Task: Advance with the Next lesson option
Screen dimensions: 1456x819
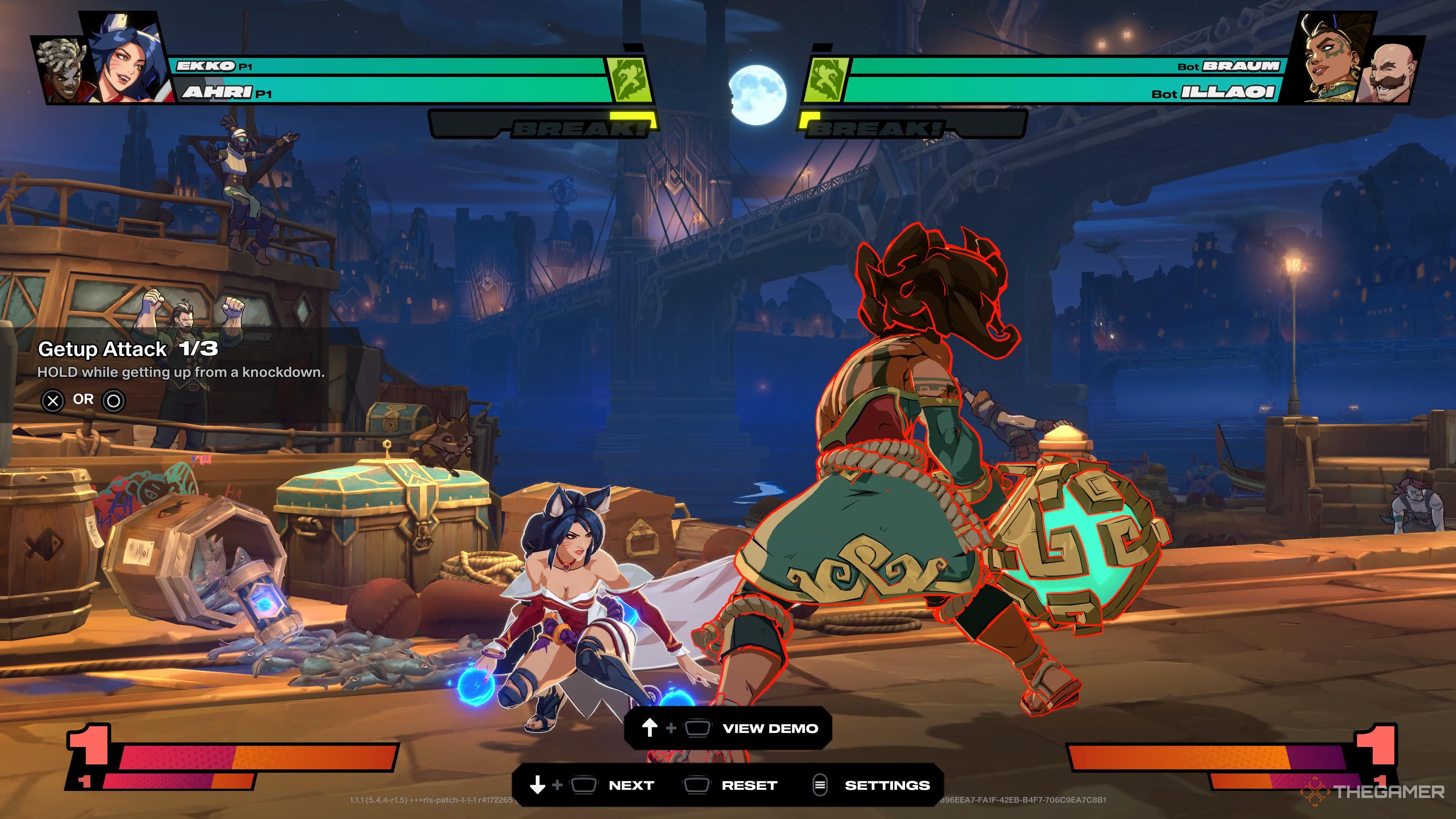Action: (x=631, y=785)
